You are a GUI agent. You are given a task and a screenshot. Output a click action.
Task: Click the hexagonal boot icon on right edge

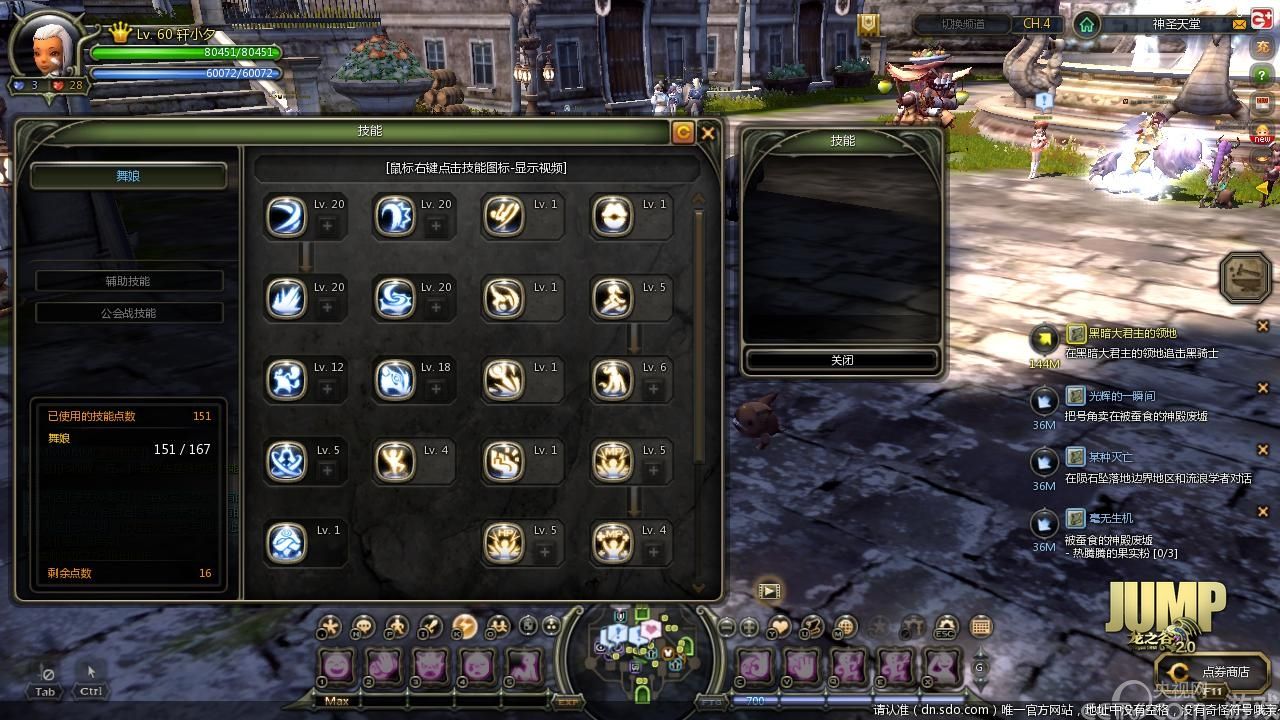[1246, 277]
